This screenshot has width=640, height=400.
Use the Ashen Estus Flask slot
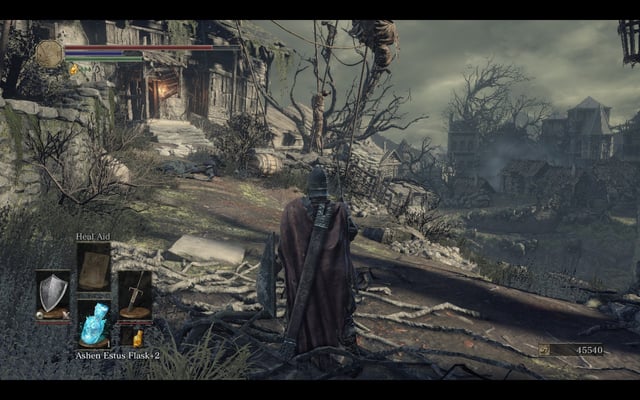tap(94, 324)
